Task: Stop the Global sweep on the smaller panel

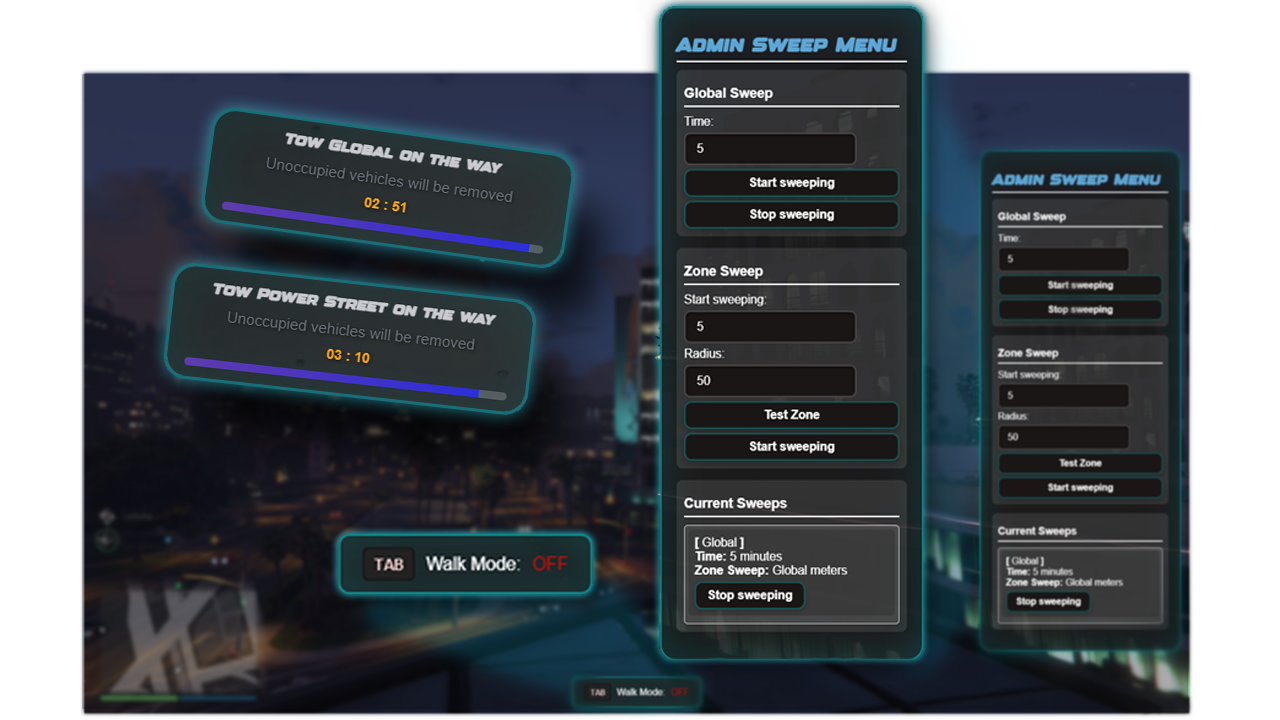Action: 1047,601
